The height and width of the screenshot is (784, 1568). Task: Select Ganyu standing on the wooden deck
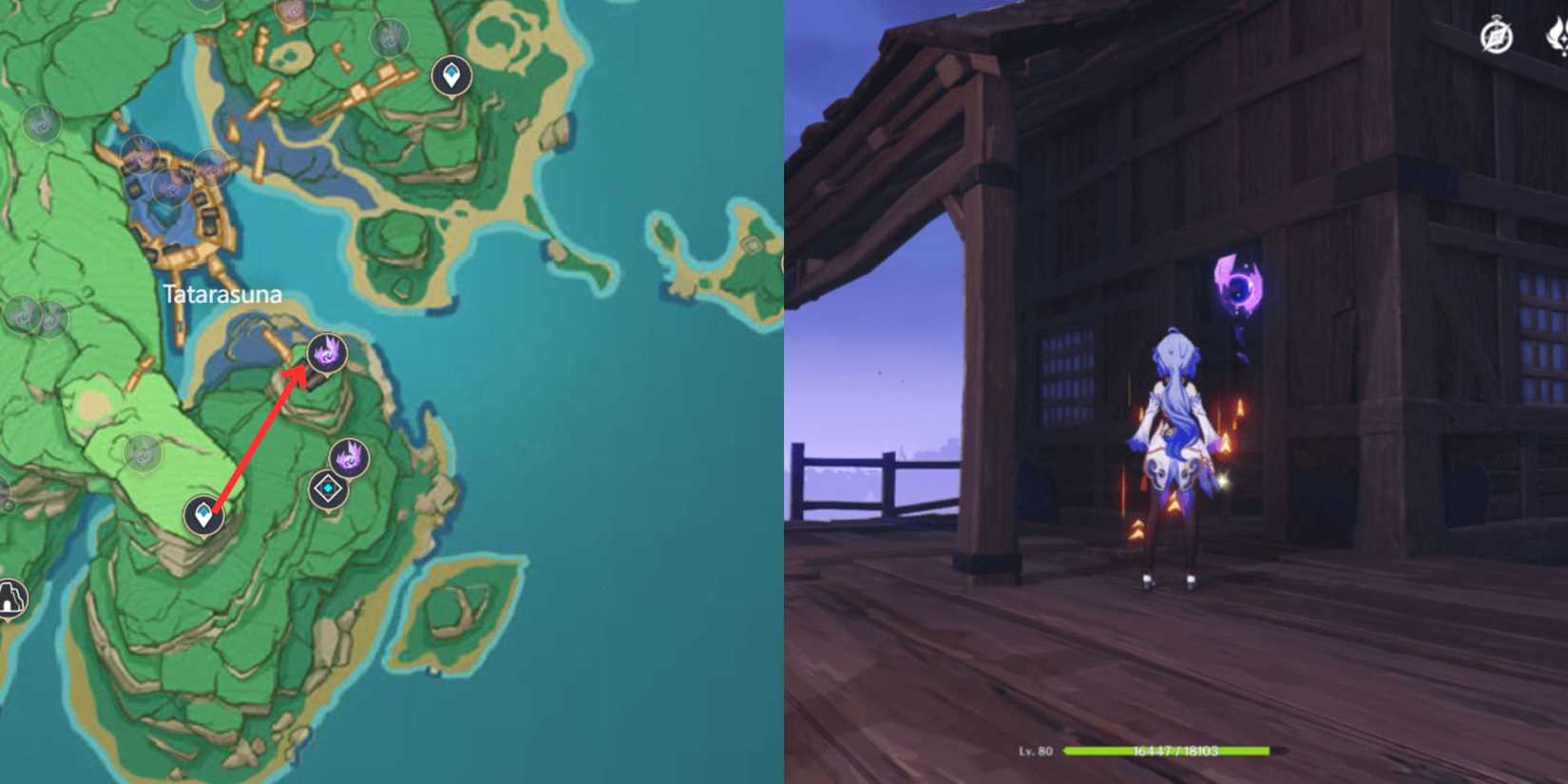pos(1176,447)
